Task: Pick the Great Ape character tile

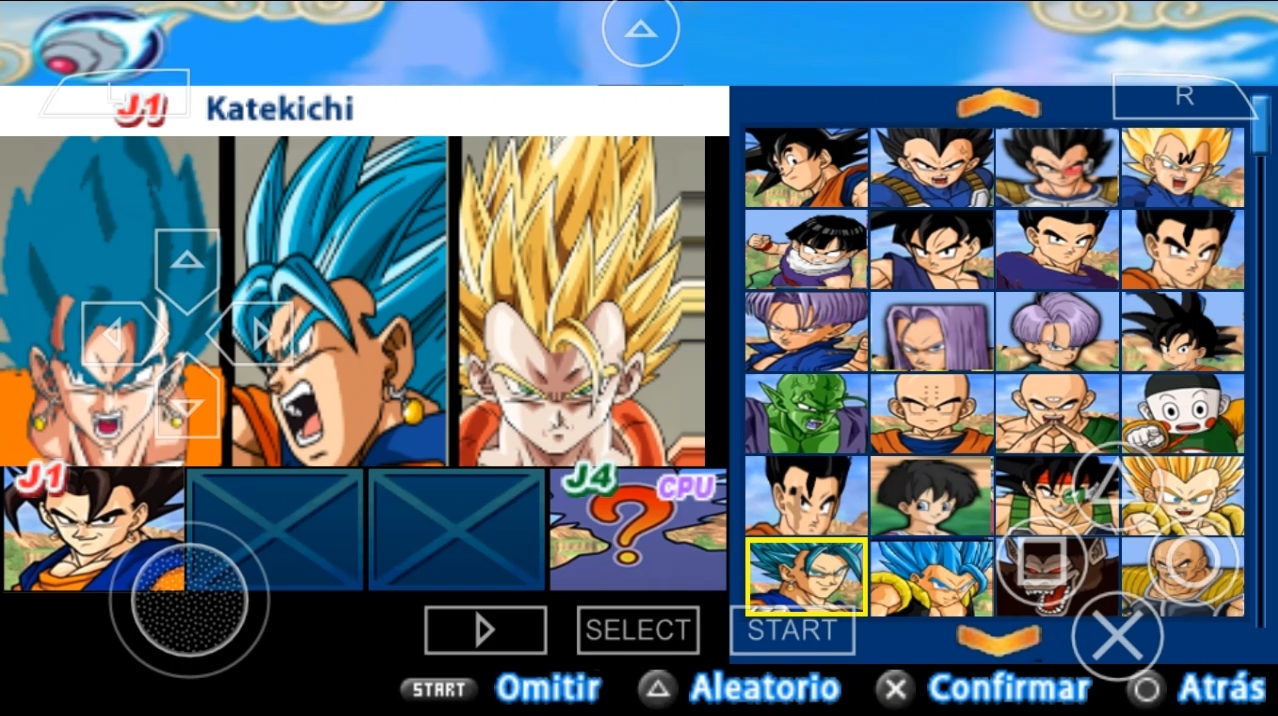Action: [1056, 577]
